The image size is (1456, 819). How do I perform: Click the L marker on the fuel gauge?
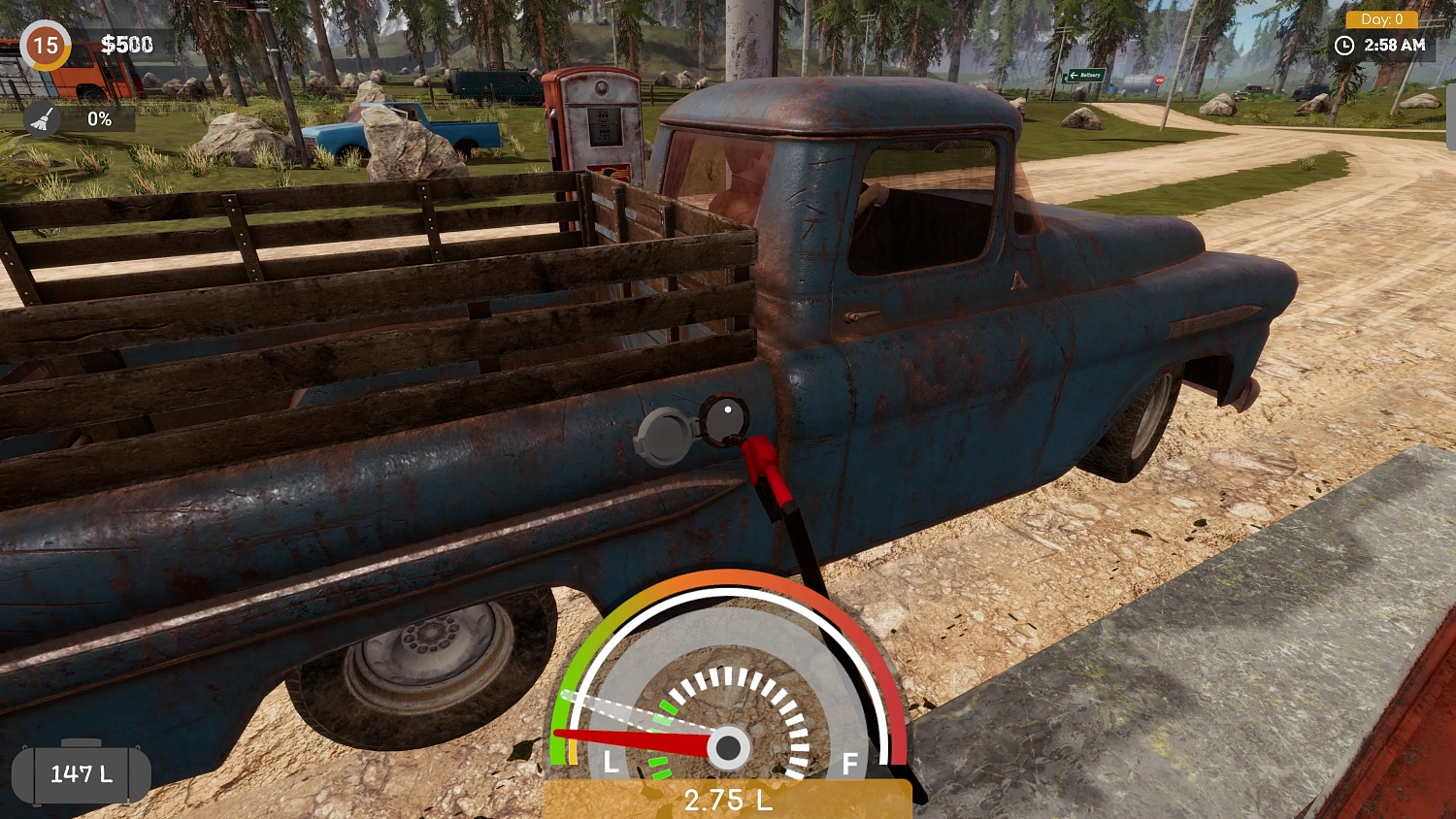pos(612,763)
